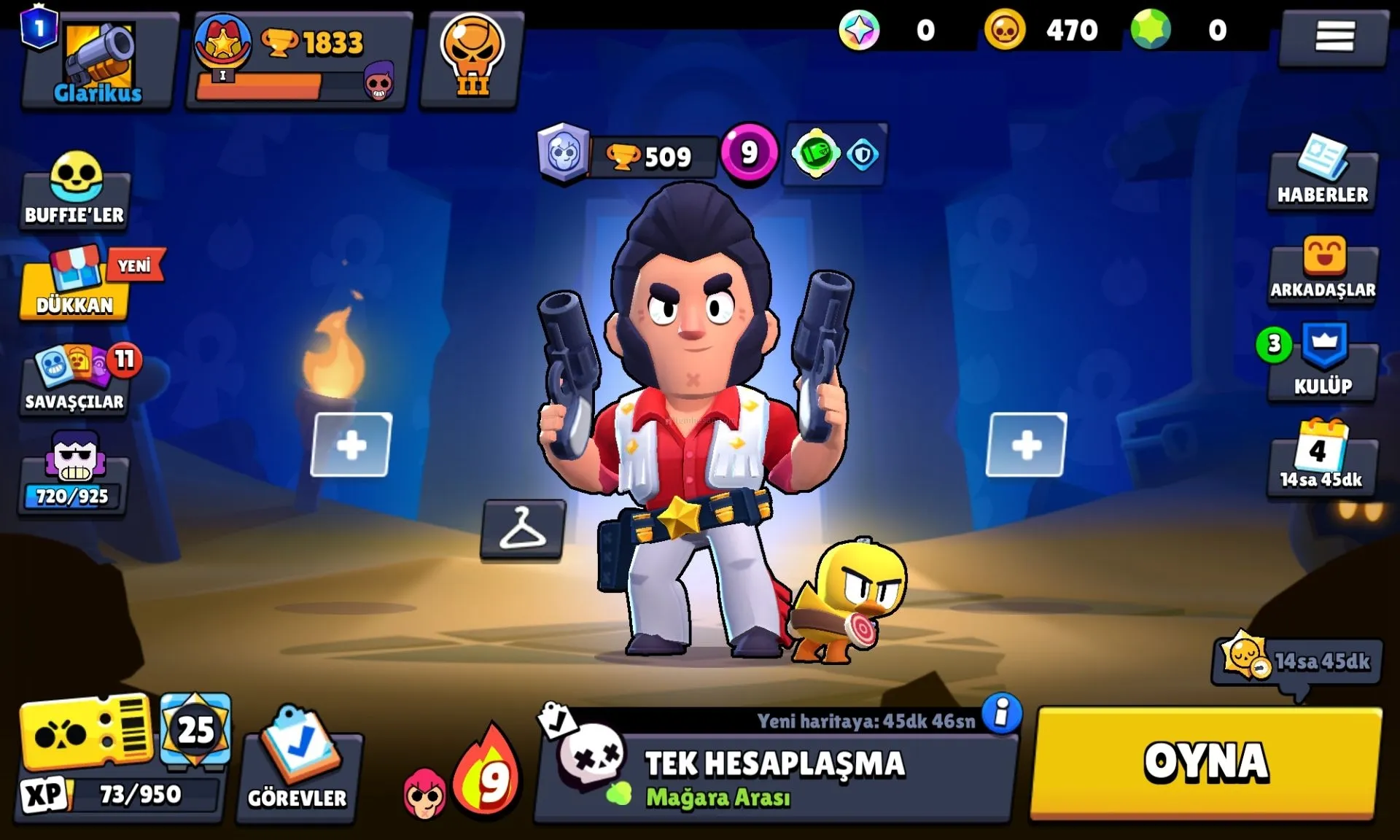Image resolution: width=1400 pixels, height=840 pixels.
Task: Open the skin wardrobe with the hanger button
Action: tap(522, 529)
